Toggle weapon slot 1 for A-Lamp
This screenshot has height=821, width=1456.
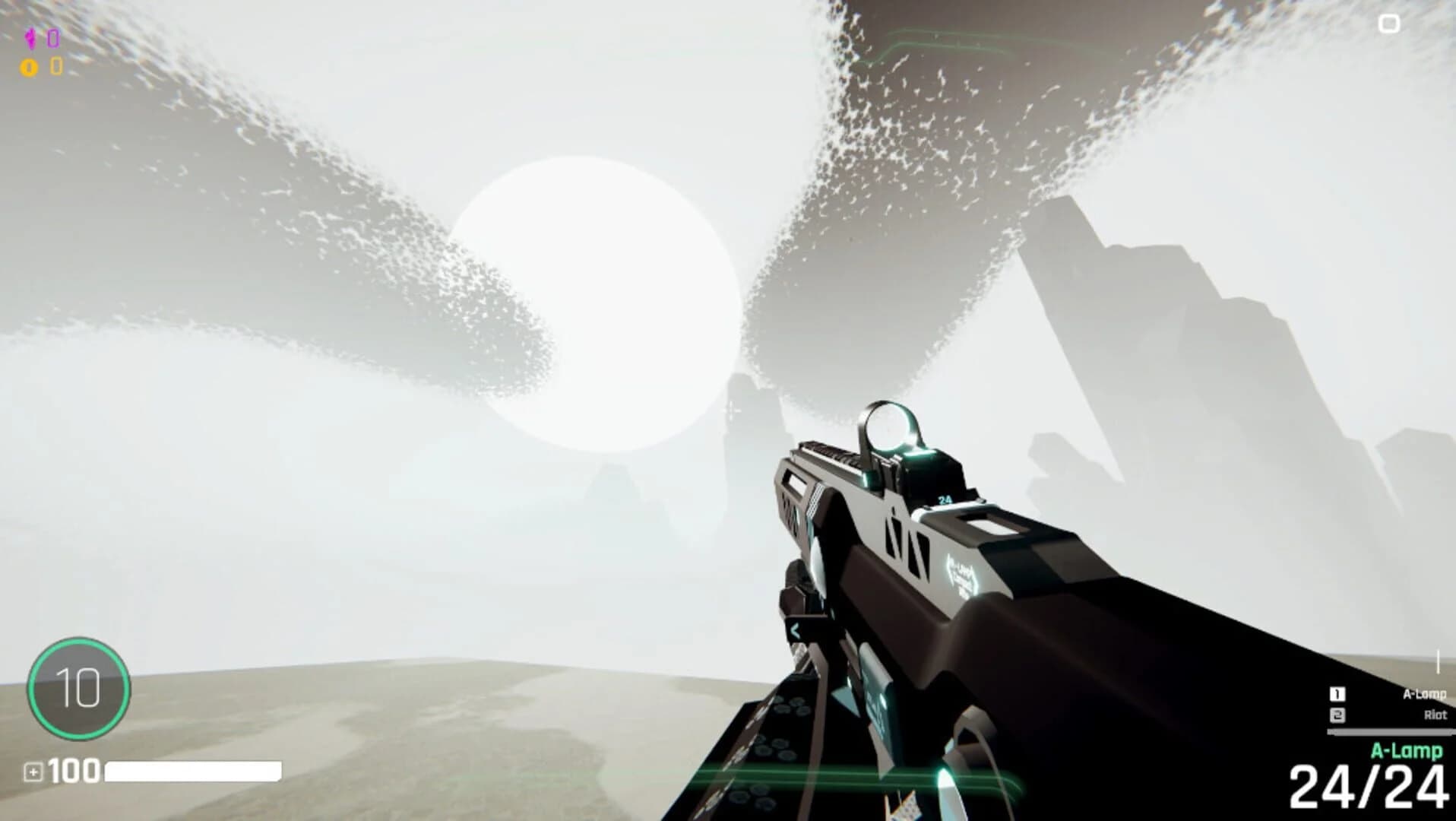1337,694
